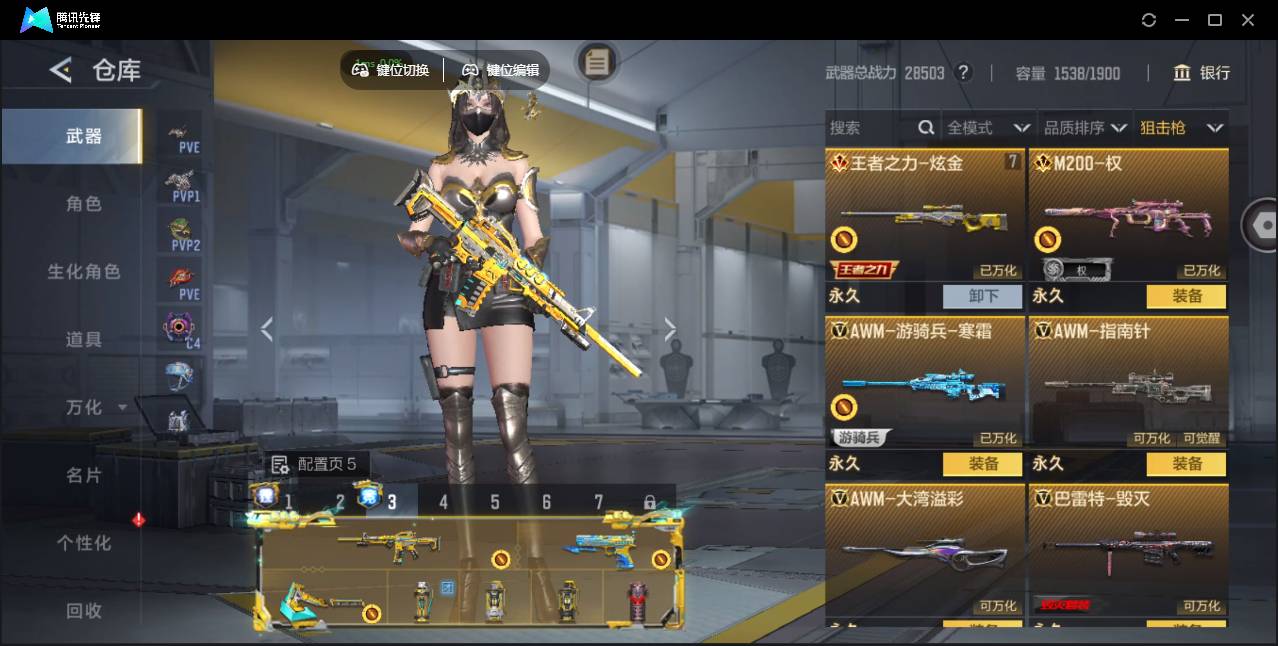Viewport: 1278px width, 646px height.
Task: Open the 全模式 mode filter dropdown
Action: click(x=988, y=128)
